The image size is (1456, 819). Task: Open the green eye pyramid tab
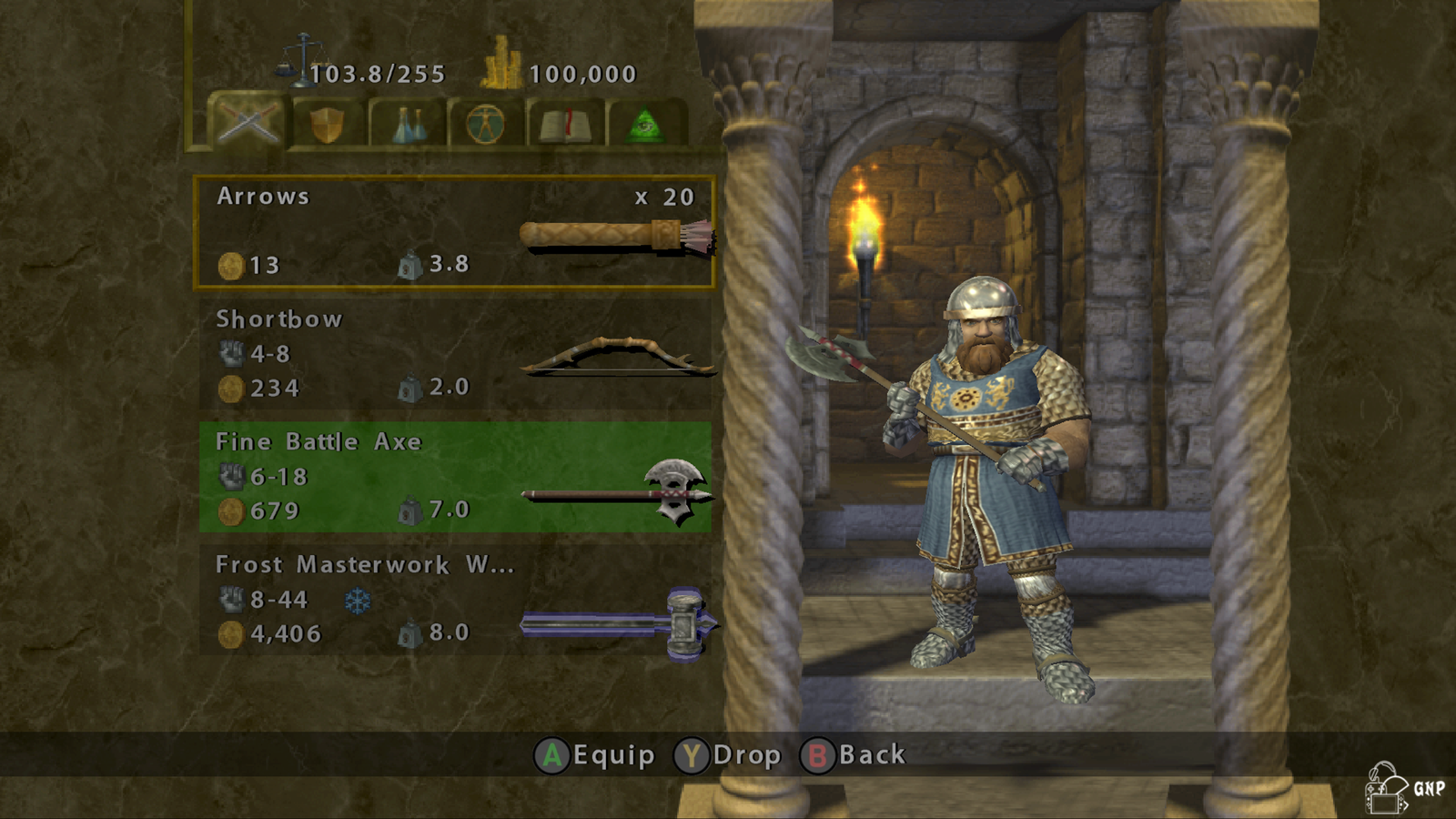point(644,124)
